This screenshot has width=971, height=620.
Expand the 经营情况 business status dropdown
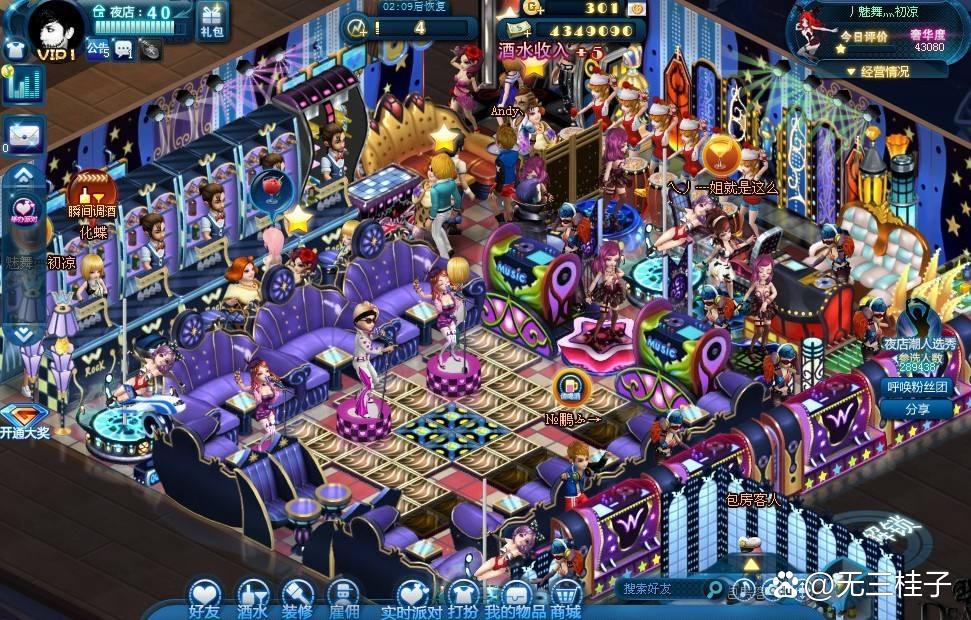pos(878,71)
